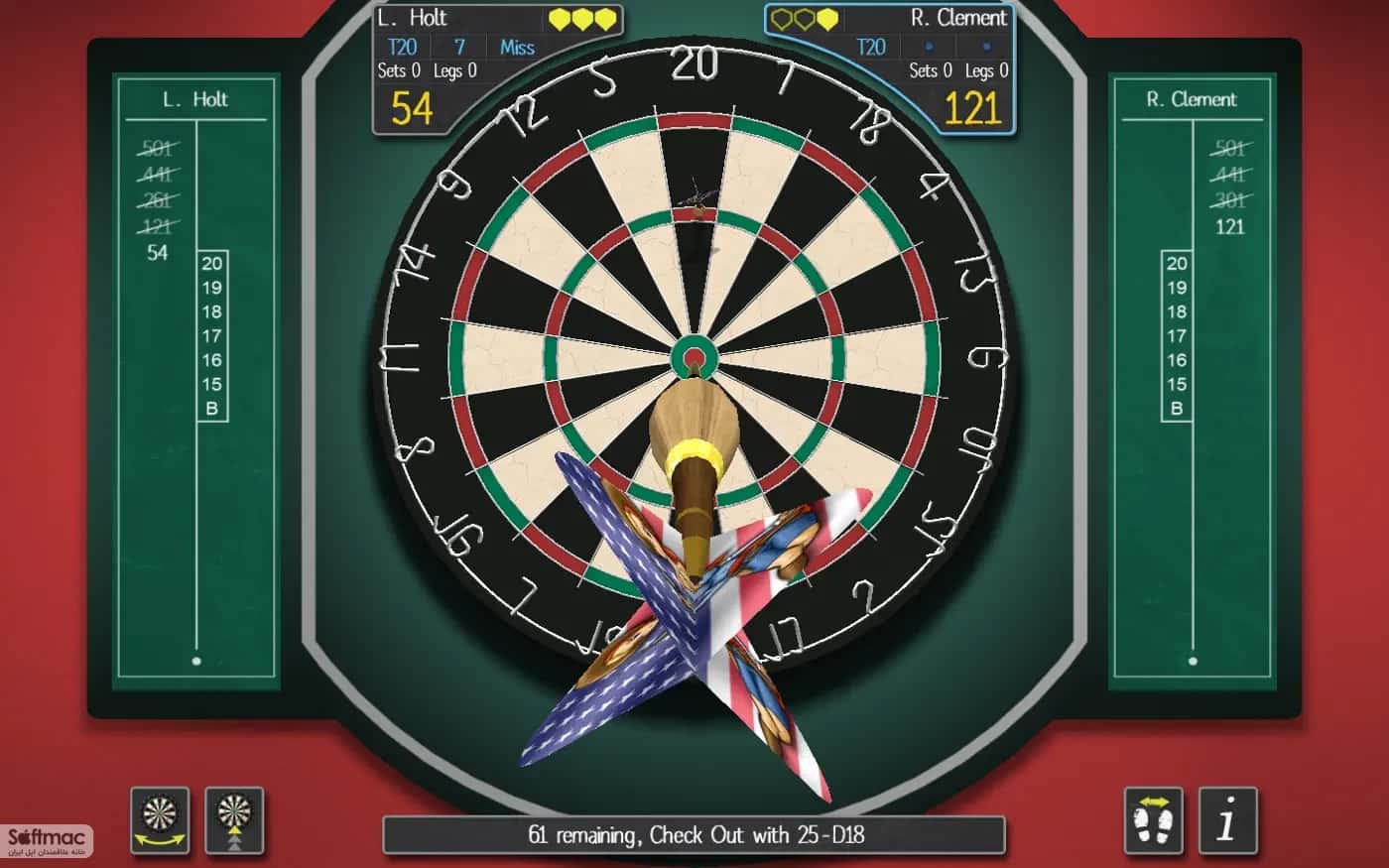Click the T20 entry in R. Clement's panel
This screenshot has width=1389, height=868.
872,47
